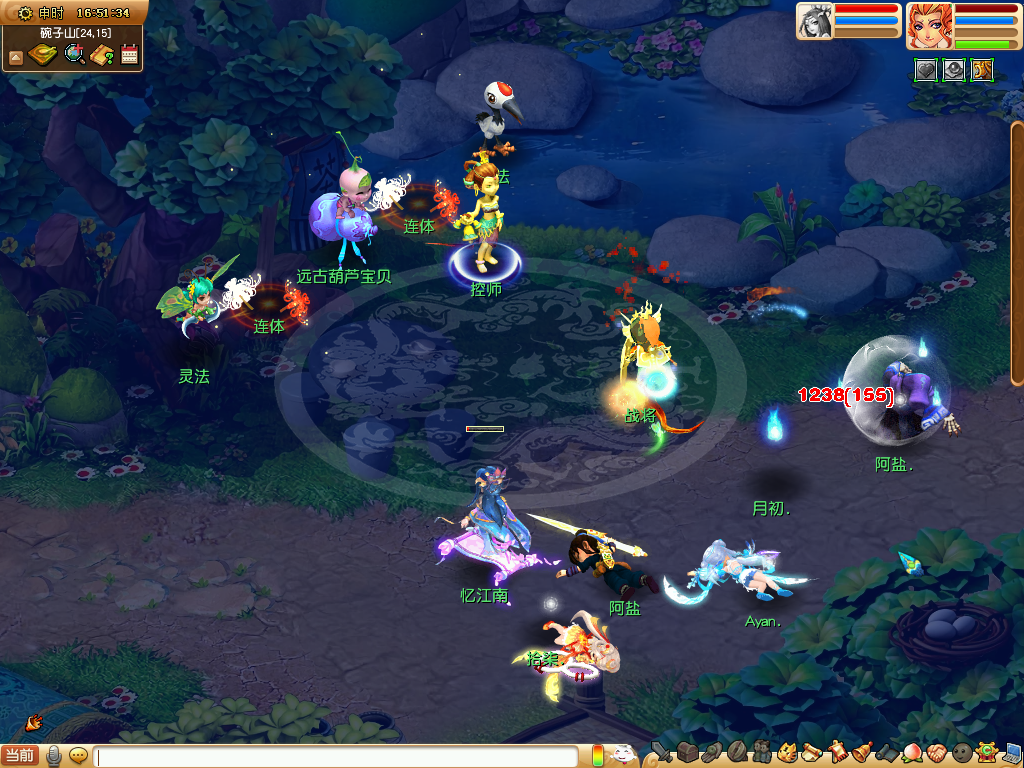Collapse the minimap panel with the arrow button
Screen dimensions: 1024x768
click(x=16, y=58)
